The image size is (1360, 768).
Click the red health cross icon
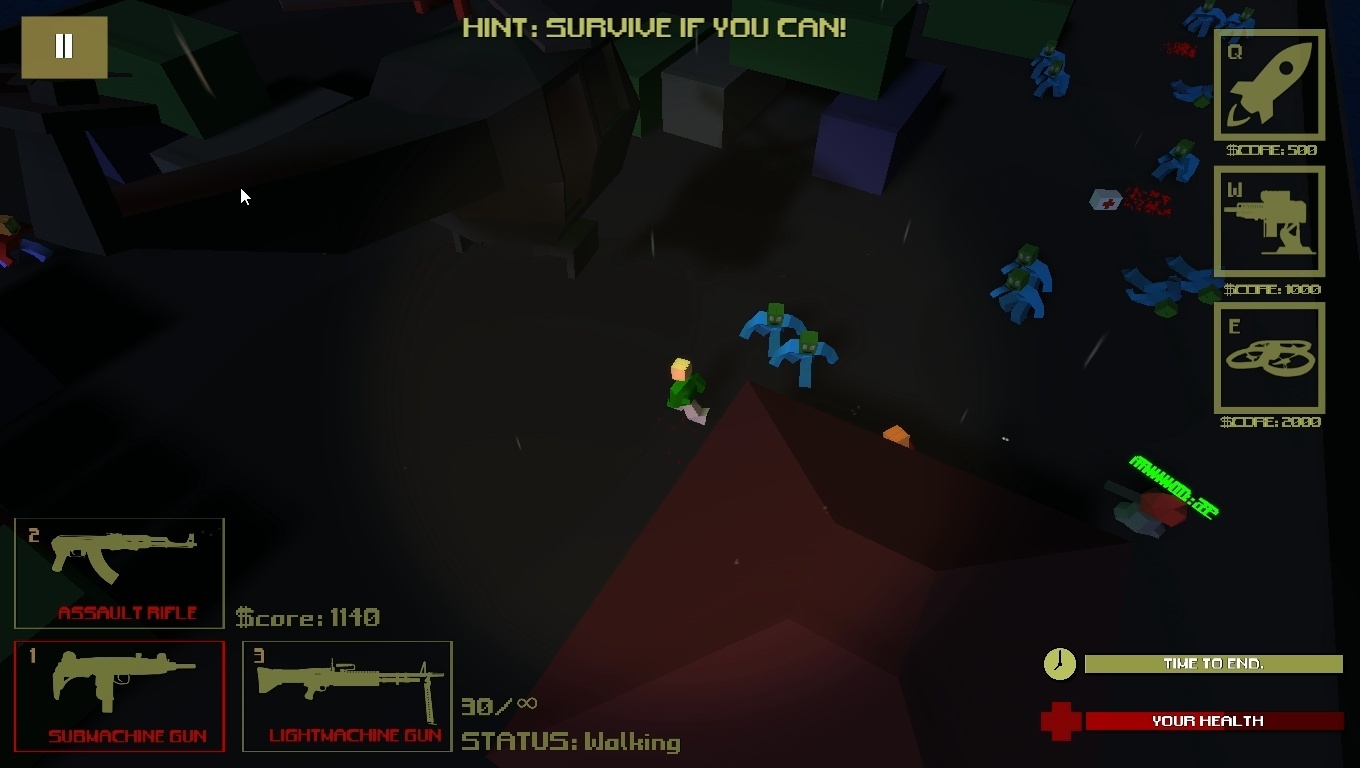[x=1062, y=720]
